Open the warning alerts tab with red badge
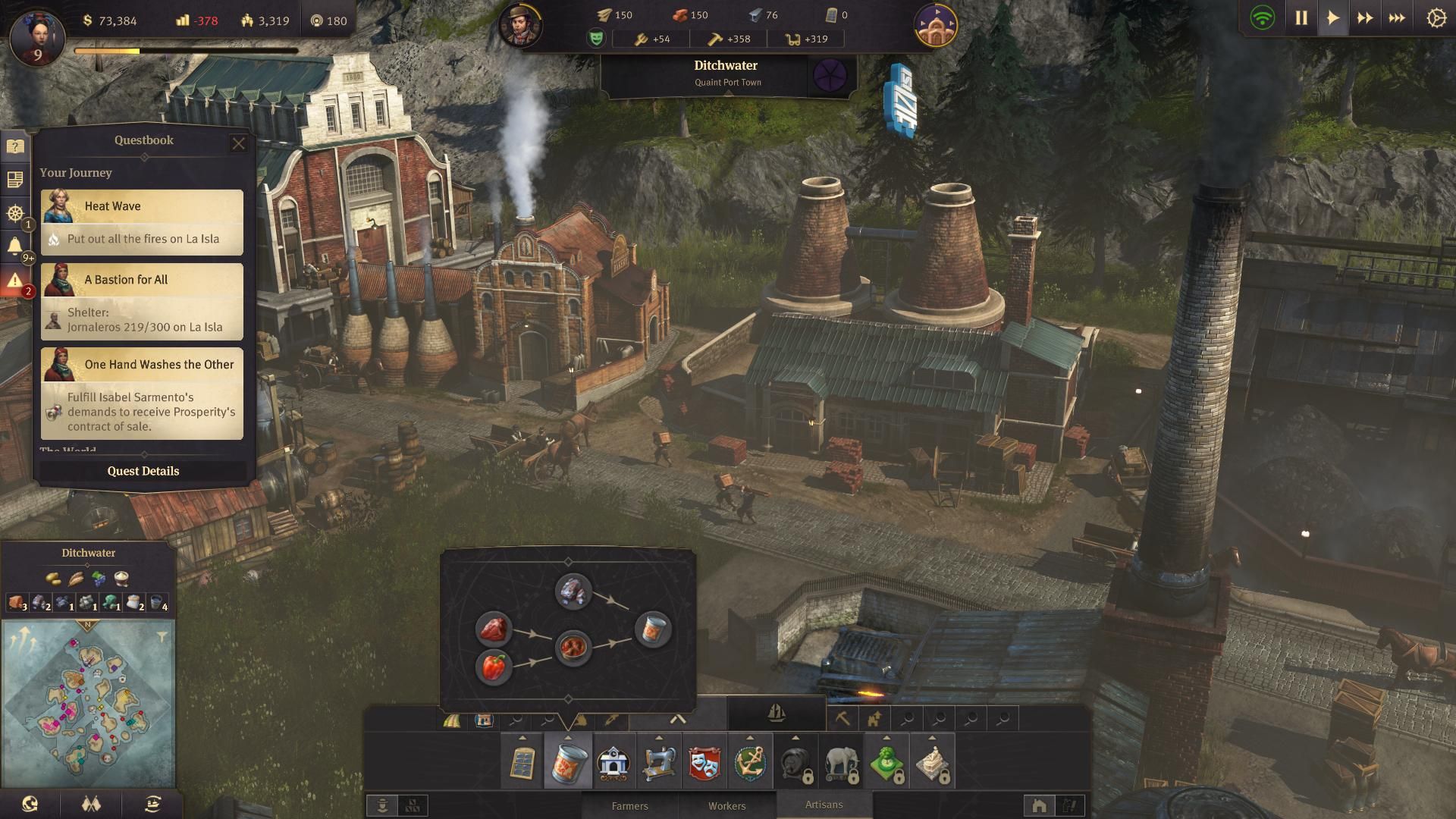The width and height of the screenshot is (1456, 819). click(x=14, y=281)
